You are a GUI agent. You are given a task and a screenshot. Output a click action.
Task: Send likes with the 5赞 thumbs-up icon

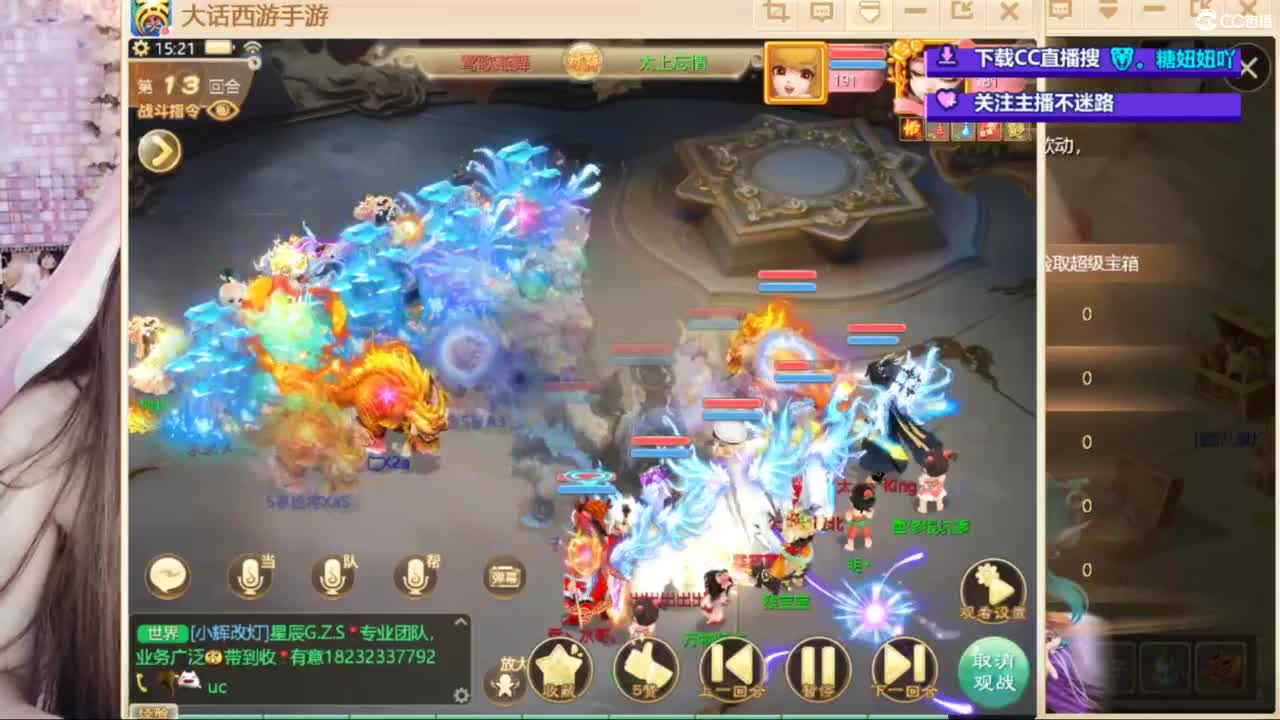coord(645,668)
